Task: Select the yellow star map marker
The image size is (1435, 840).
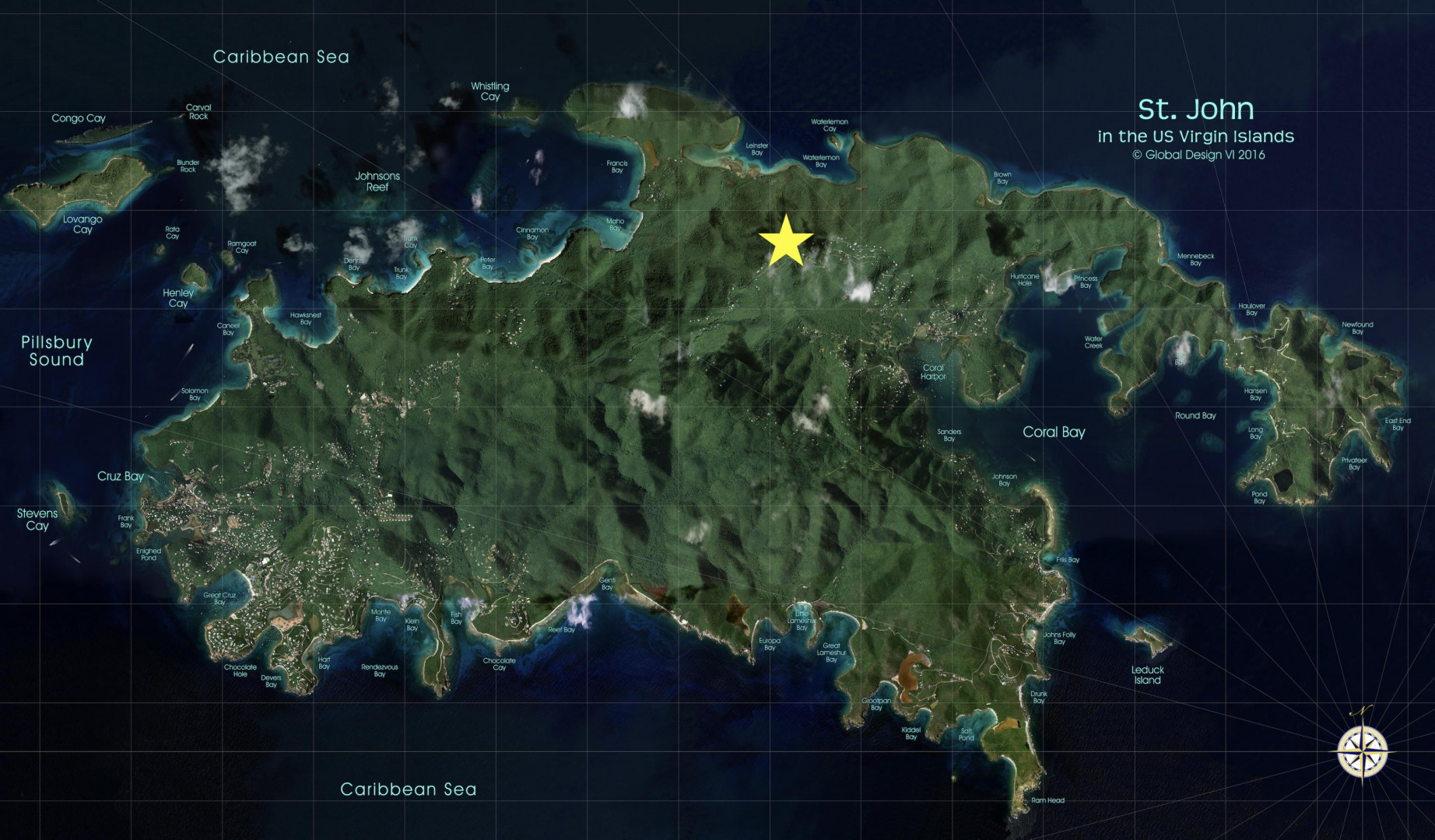Action: [x=786, y=242]
